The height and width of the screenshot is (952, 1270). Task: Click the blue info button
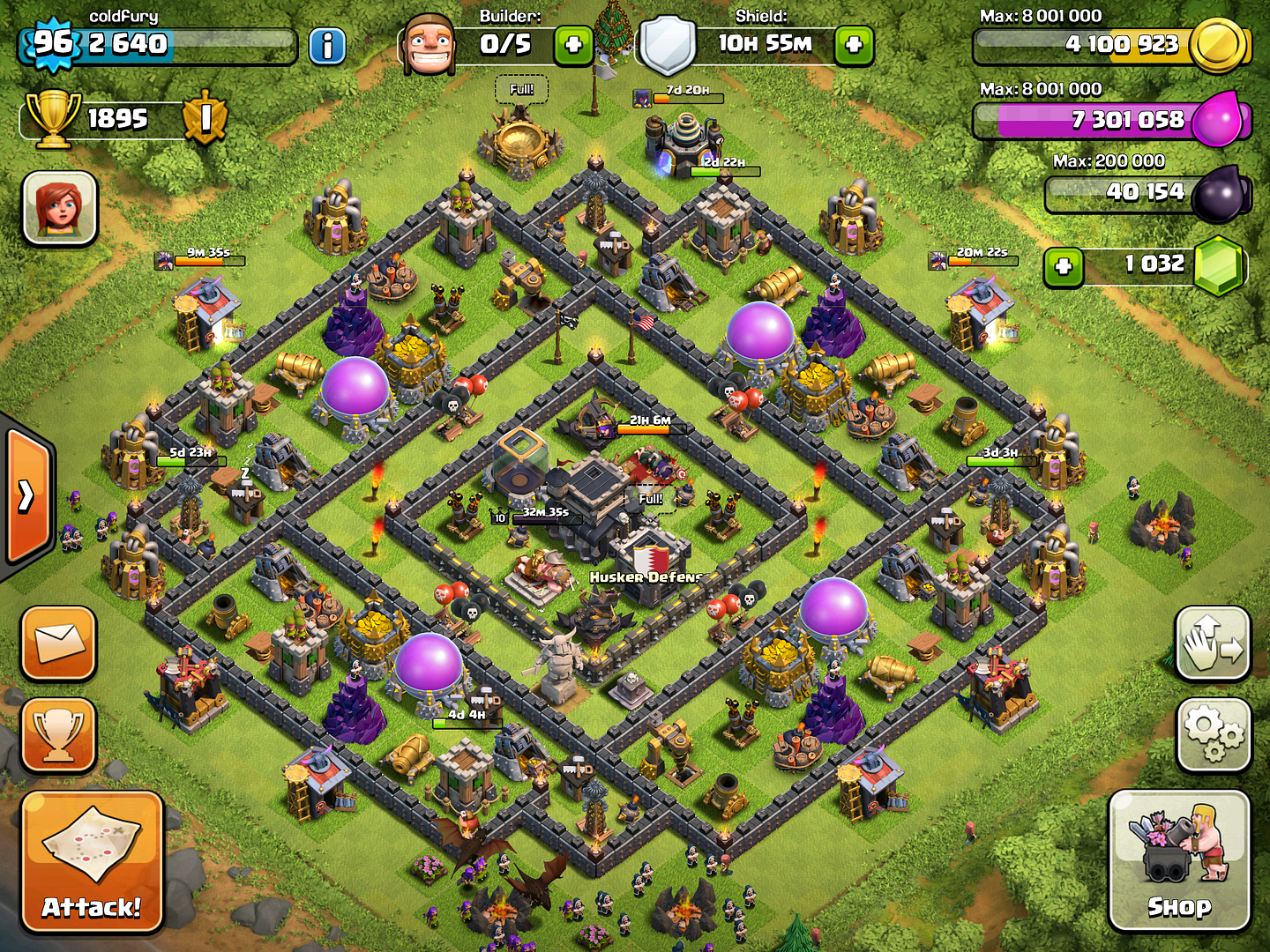coord(327,46)
